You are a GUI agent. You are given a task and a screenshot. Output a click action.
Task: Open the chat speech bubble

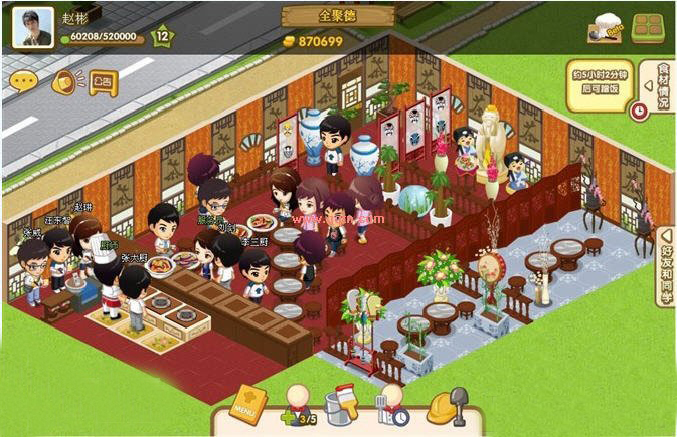(x=24, y=80)
